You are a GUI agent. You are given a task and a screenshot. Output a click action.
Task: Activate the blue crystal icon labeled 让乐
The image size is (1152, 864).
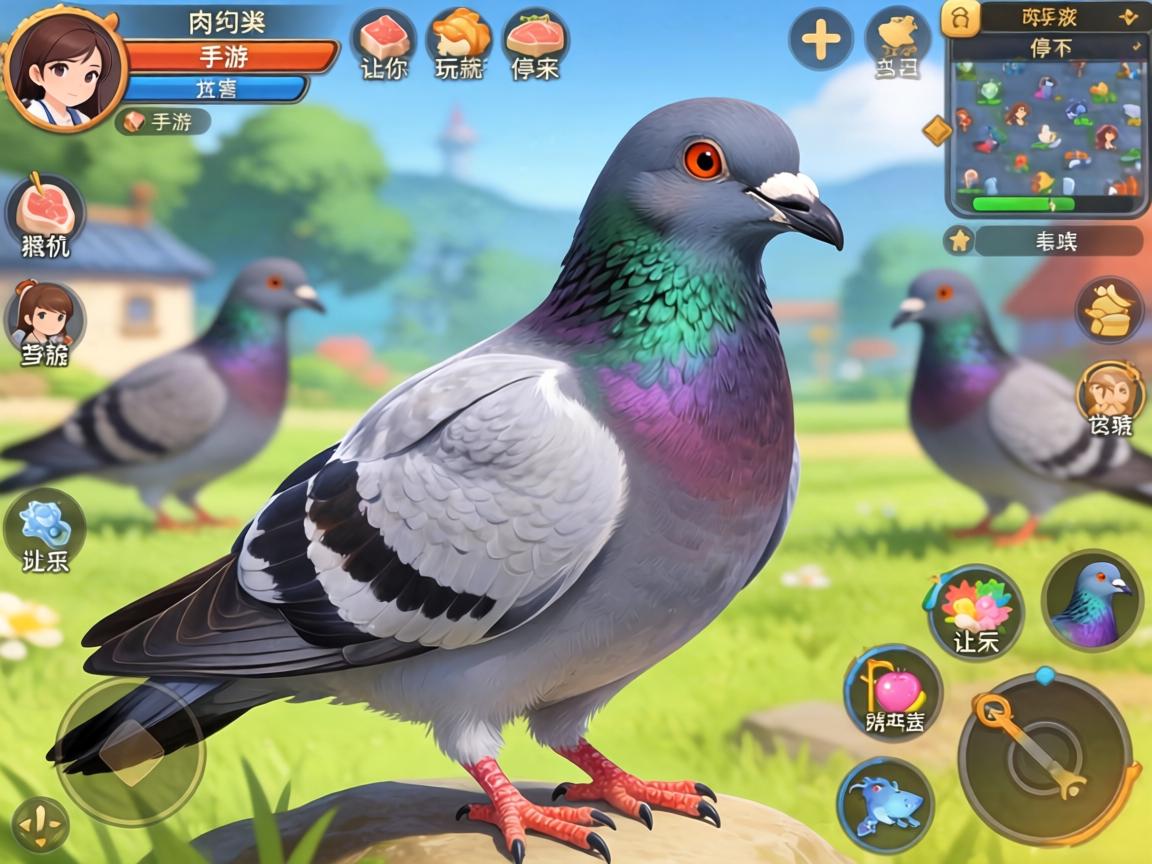tap(45, 527)
